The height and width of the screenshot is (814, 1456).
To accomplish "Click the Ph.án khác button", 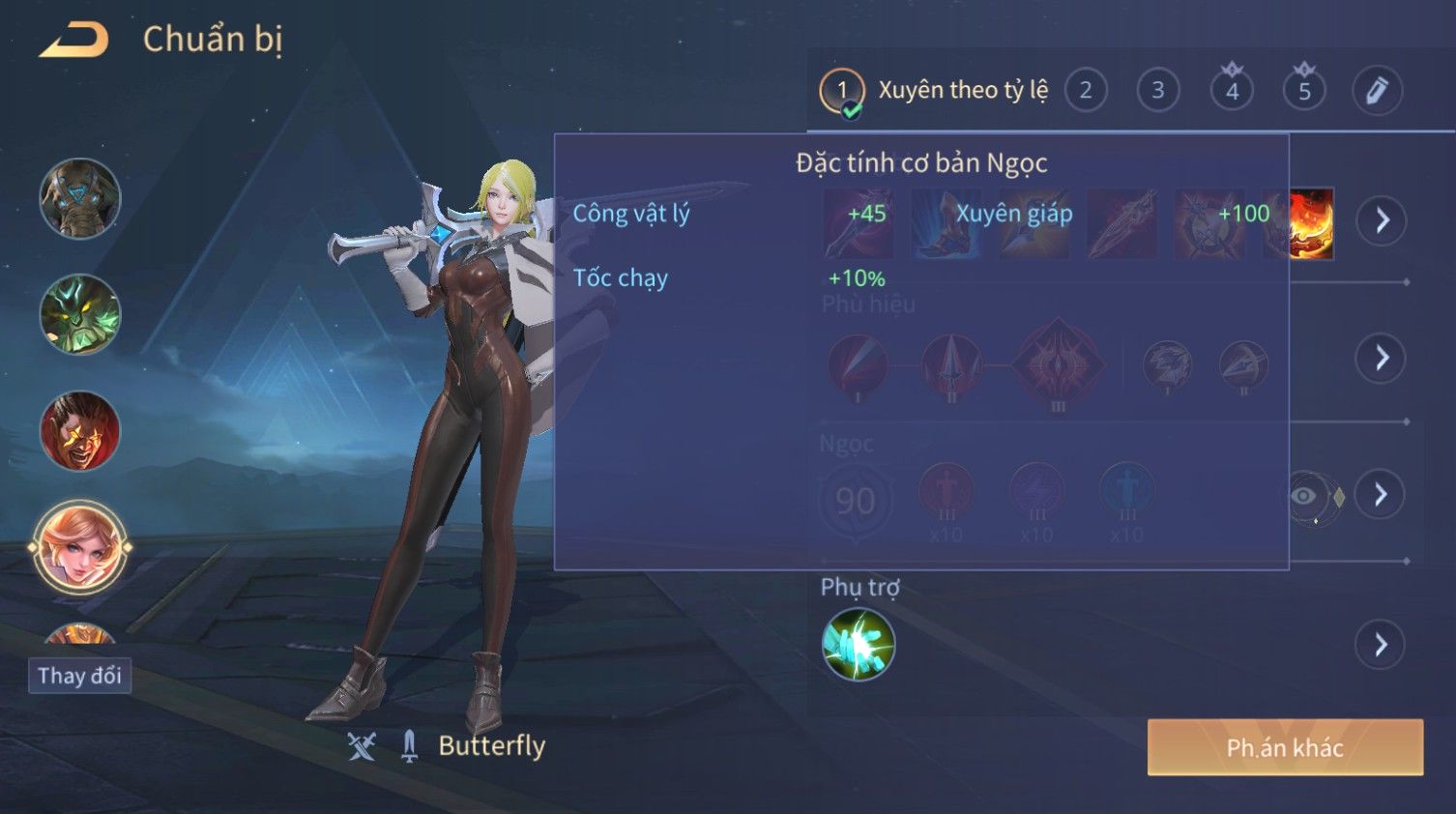I will pyautogui.click(x=1285, y=747).
